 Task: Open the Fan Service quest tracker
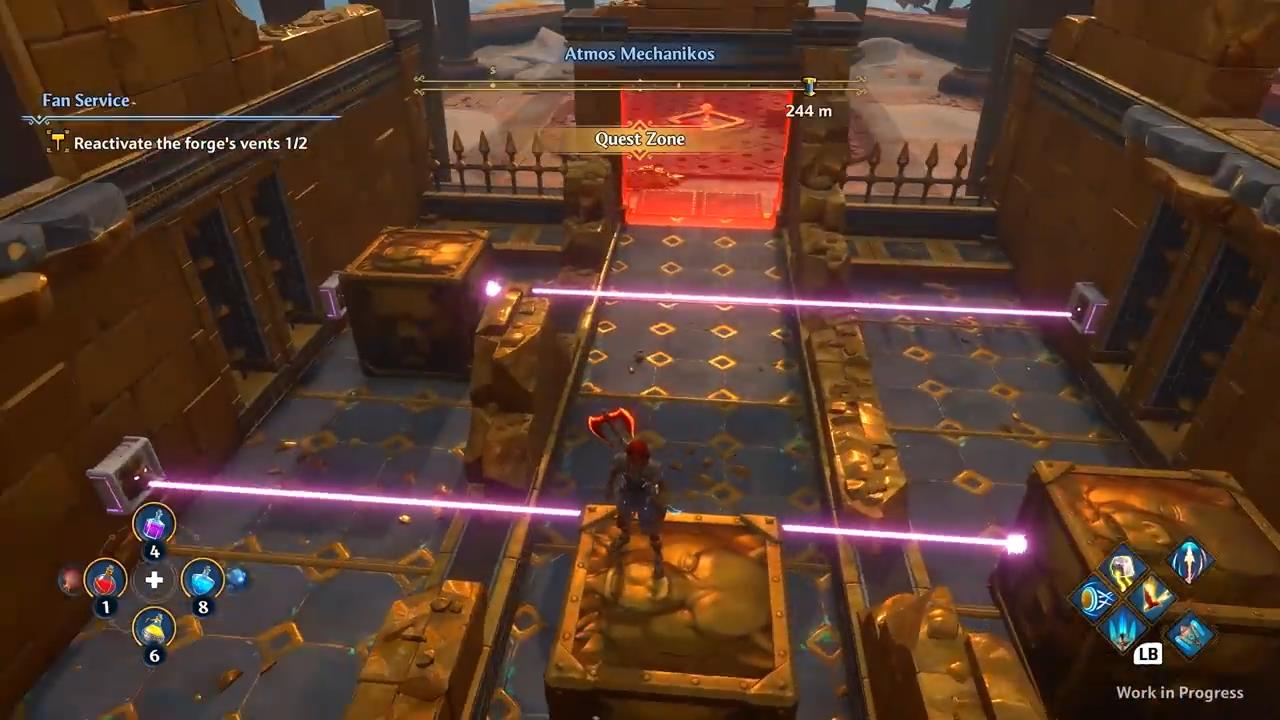click(86, 100)
